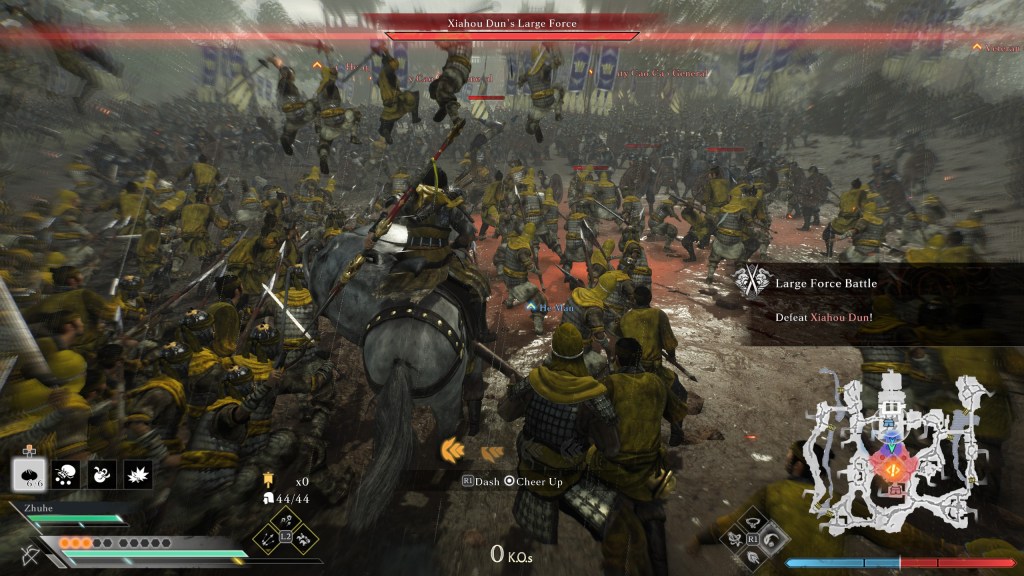Image resolution: width=1024 pixels, height=576 pixels.
Task: Select the second item slot with three dots
Action: click(67, 474)
